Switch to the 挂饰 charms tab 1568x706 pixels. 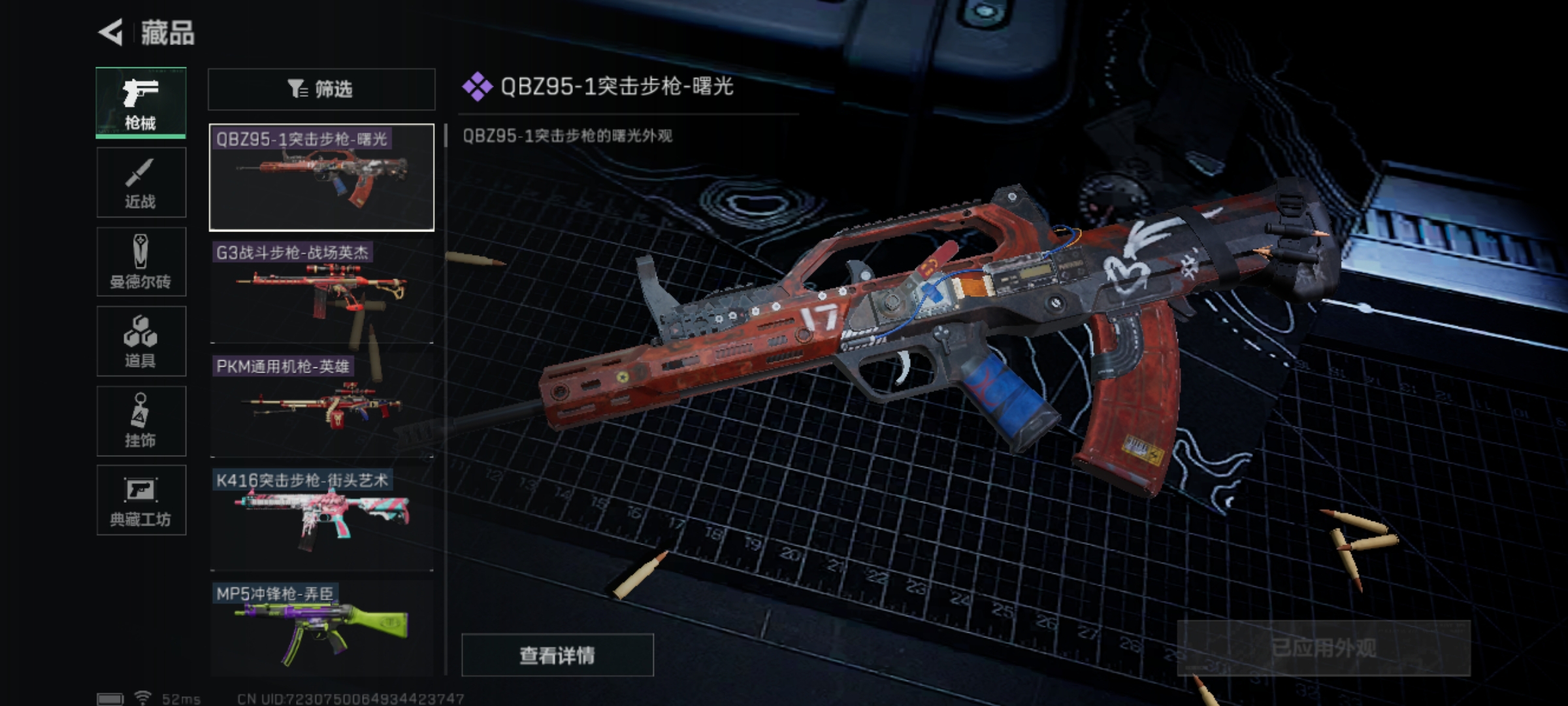tap(141, 421)
